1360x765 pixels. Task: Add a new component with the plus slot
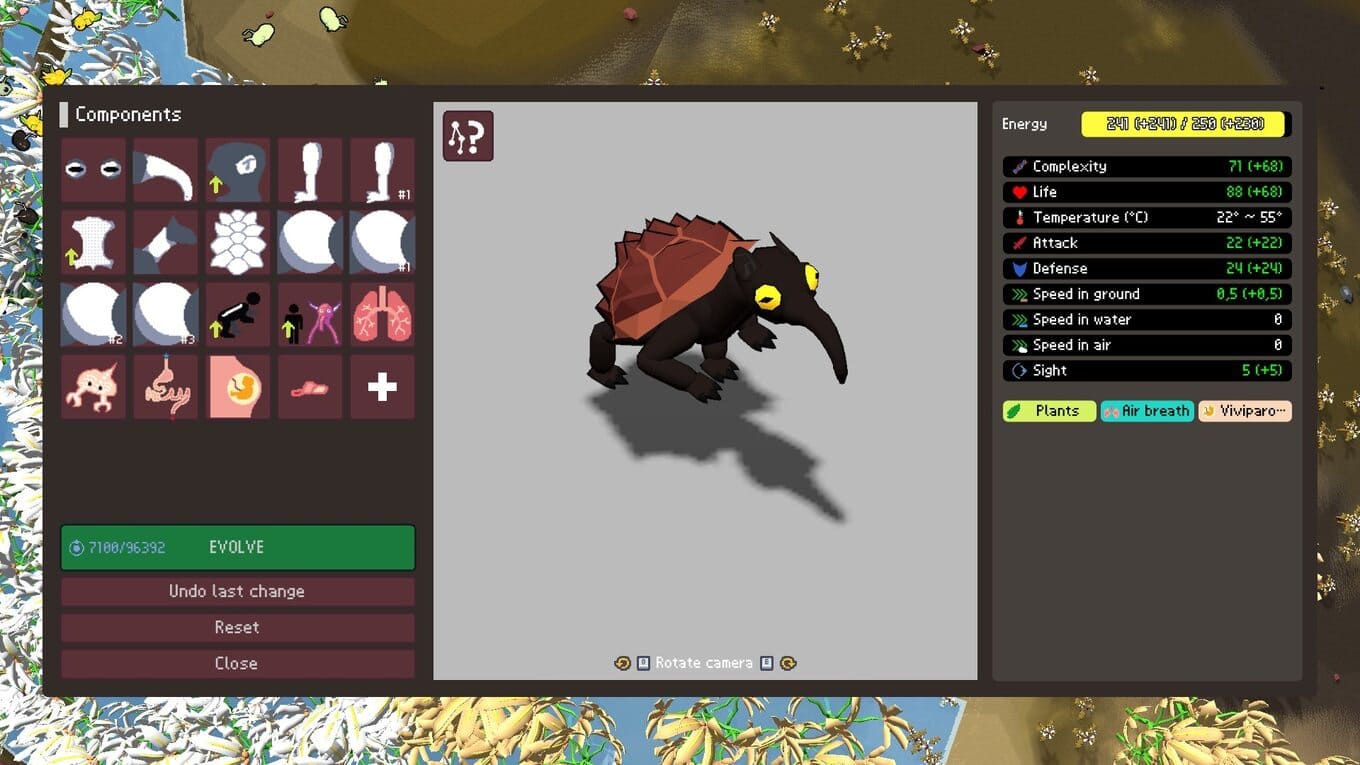[x=382, y=387]
